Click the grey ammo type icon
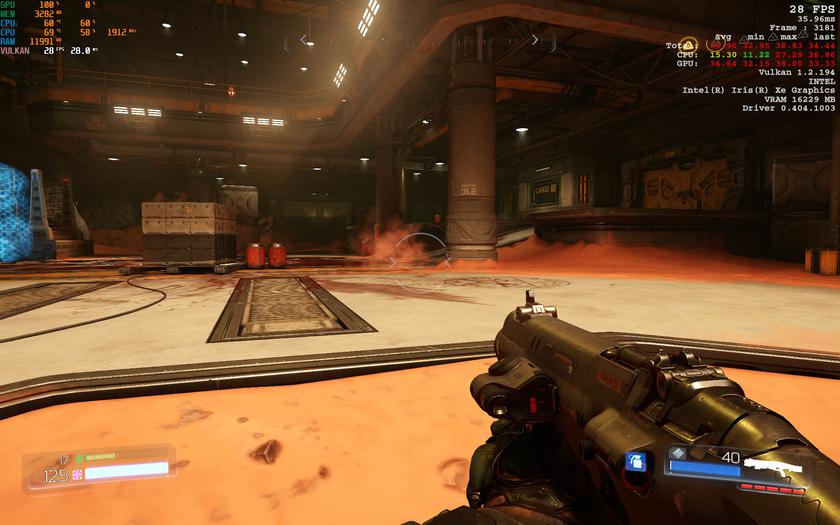Image resolution: width=840 pixels, height=525 pixels. pos(679,453)
